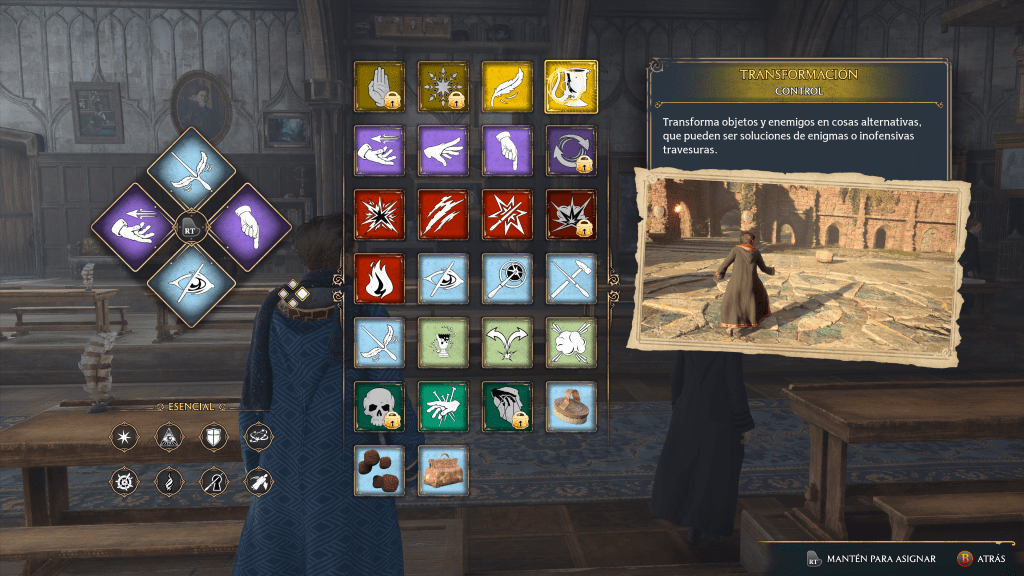Select the crossed hammers Reparo spell
The width and height of the screenshot is (1024, 576).
(x=571, y=278)
